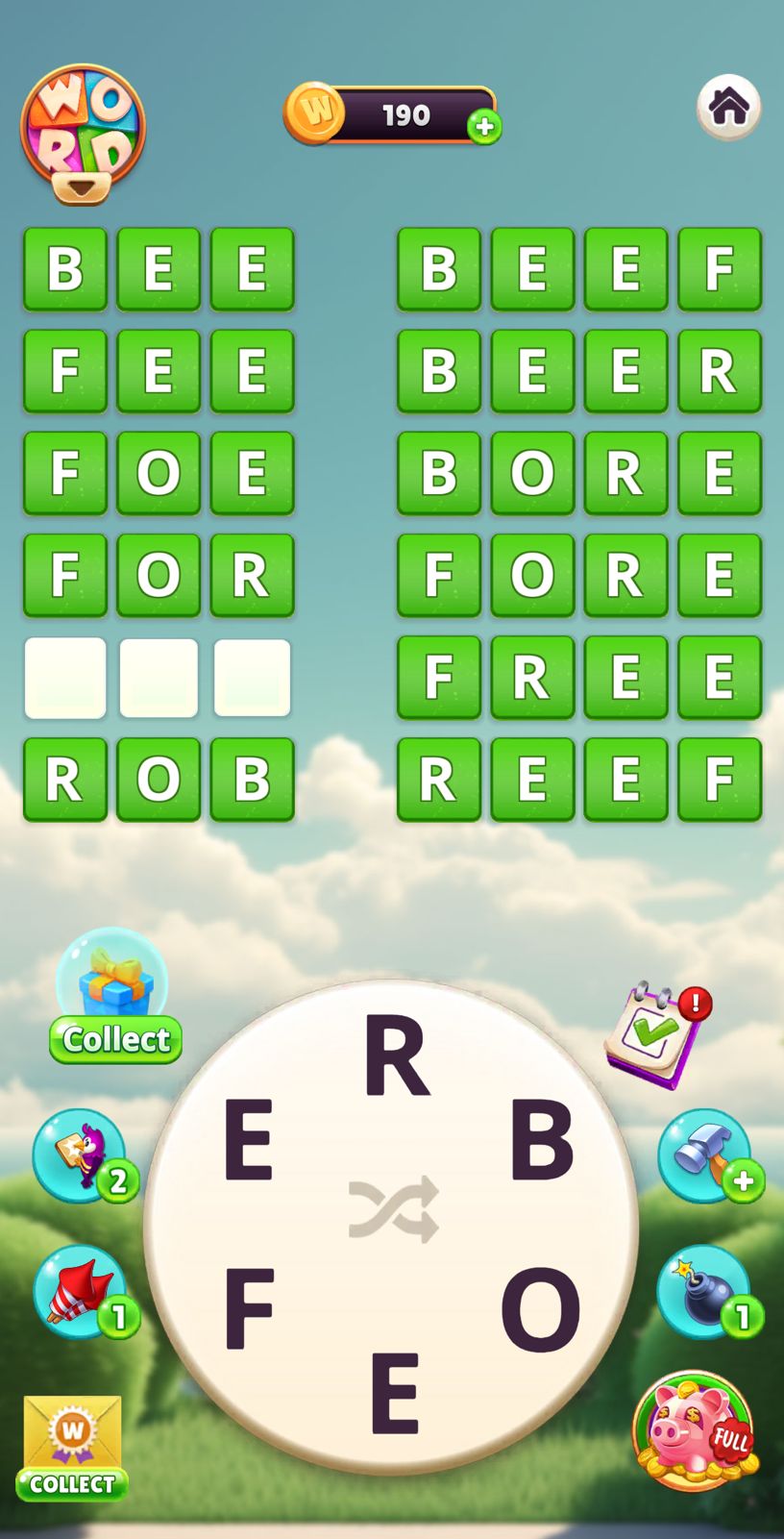Select the hammer booster
784x1539 pixels.
(x=705, y=1154)
